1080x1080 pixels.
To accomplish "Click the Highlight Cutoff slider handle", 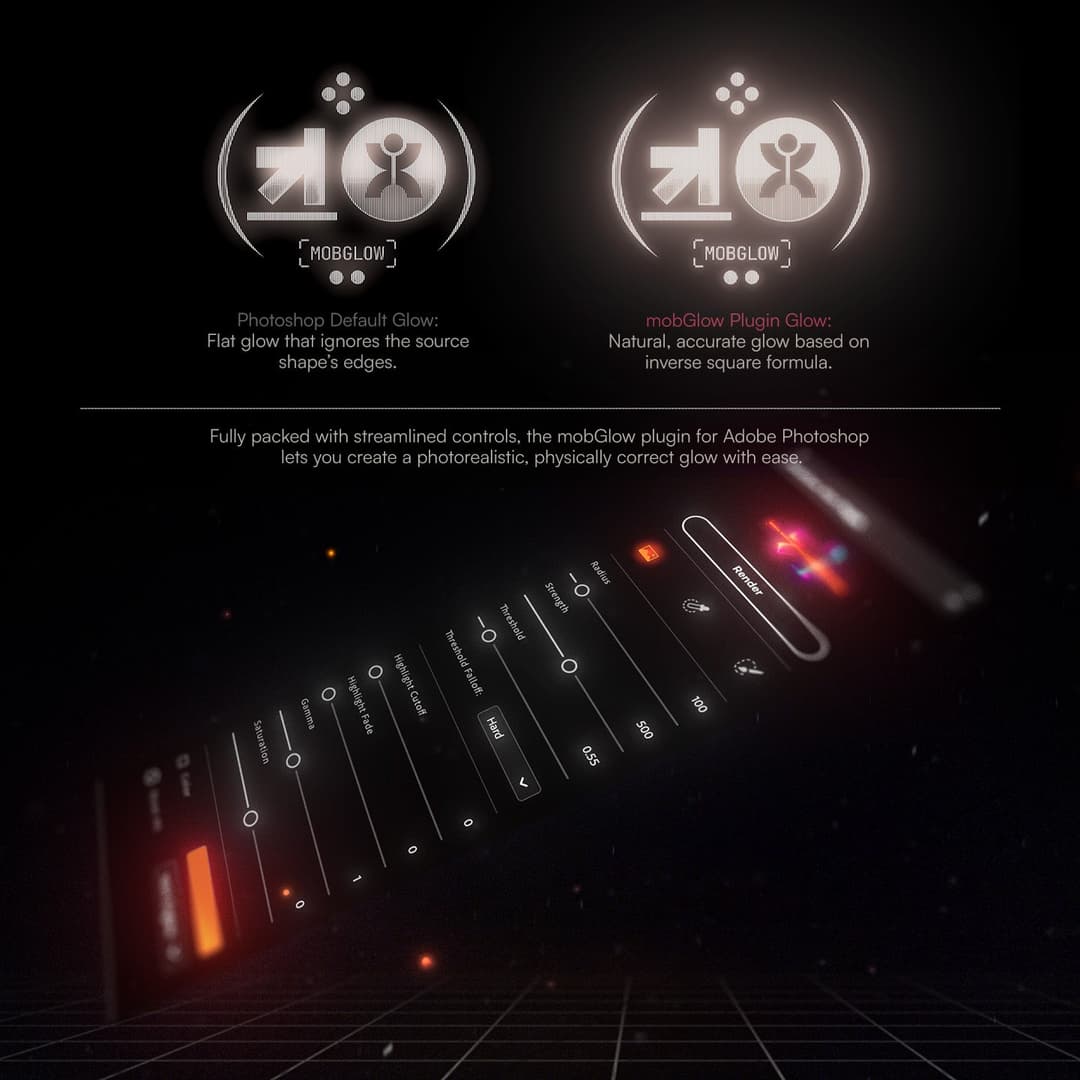I will point(376,672).
